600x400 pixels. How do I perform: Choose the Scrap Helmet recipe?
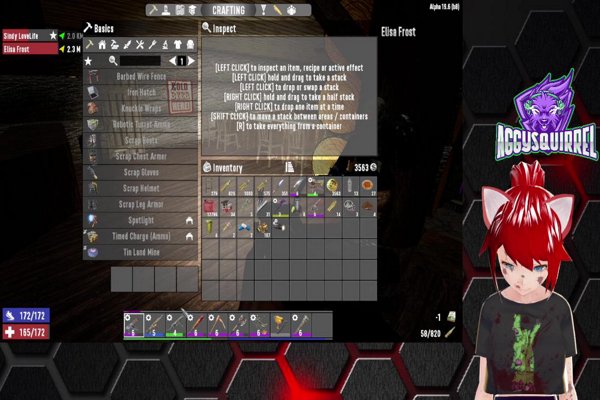pos(140,188)
